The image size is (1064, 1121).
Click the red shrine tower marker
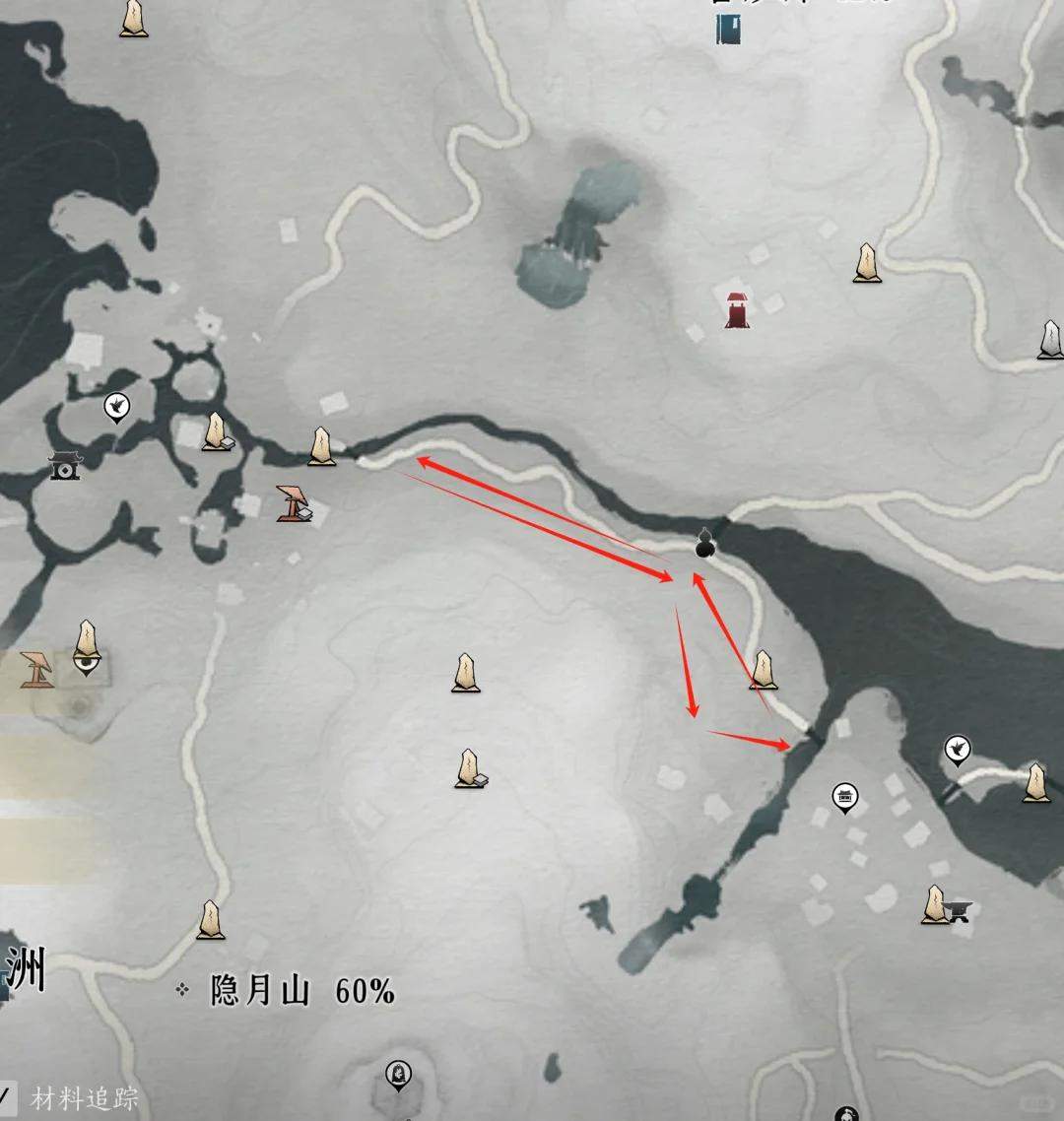point(737,309)
